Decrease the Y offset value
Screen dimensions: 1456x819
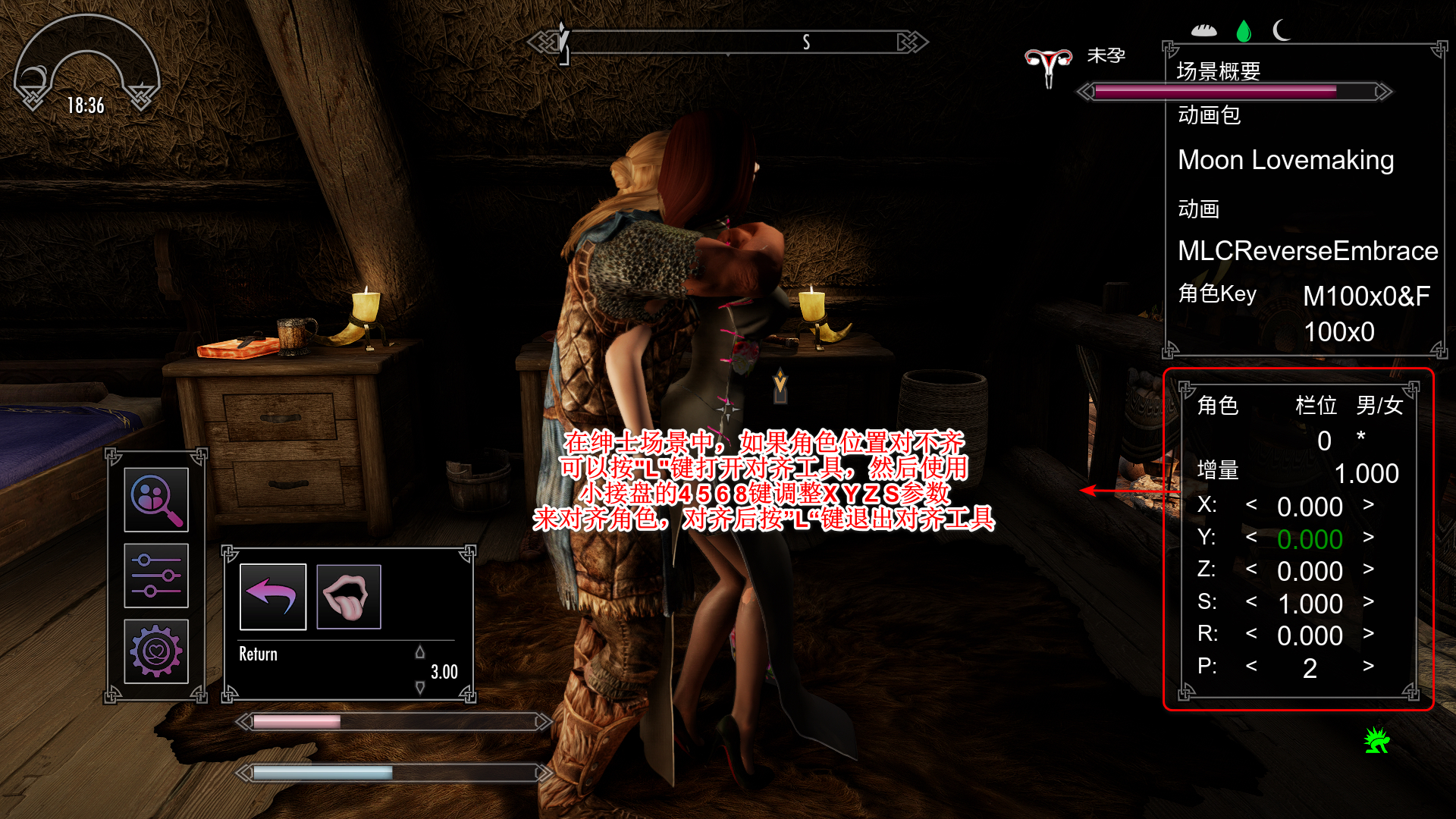1251,538
